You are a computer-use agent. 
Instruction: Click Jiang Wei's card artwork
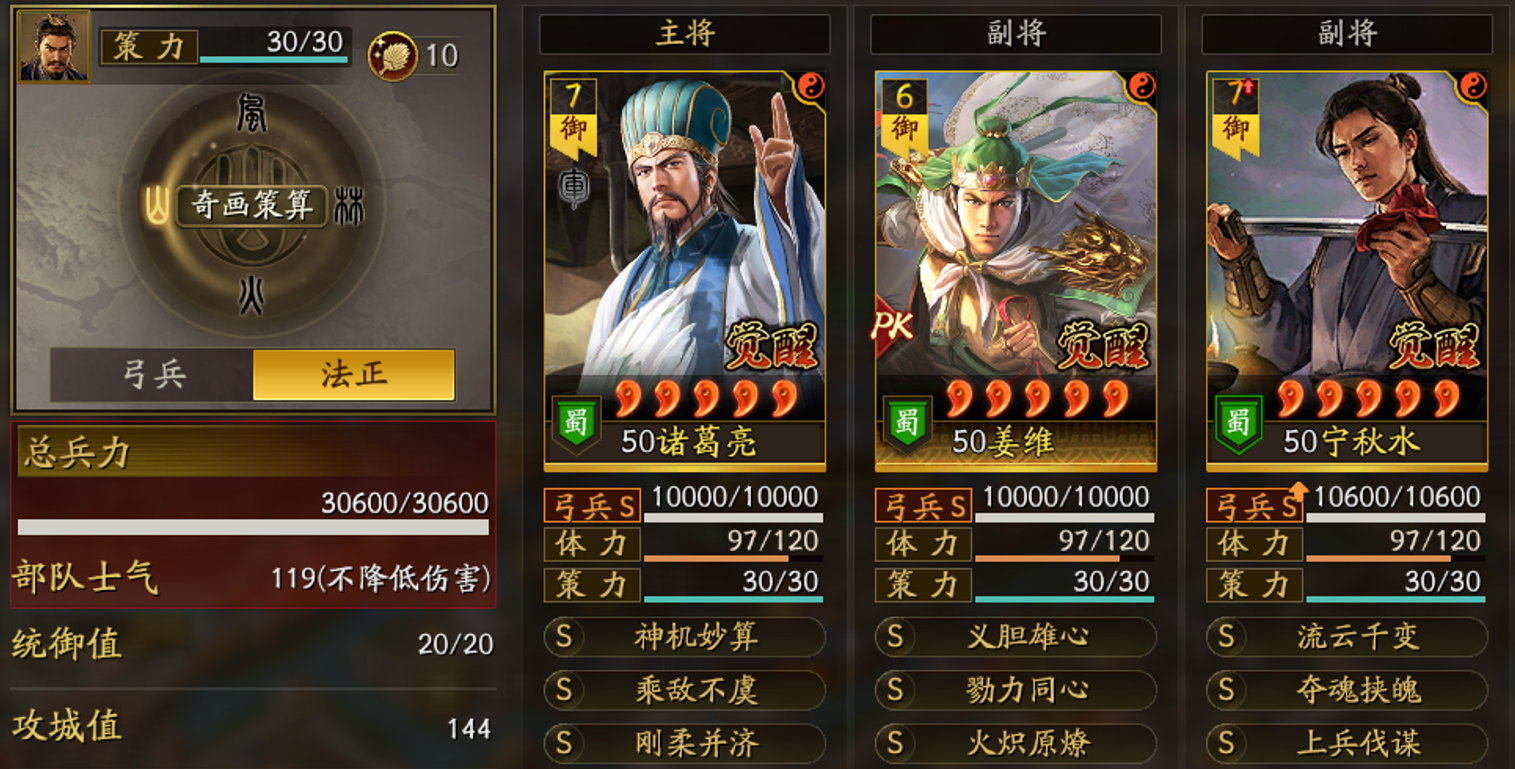(x=1014, y=250)
